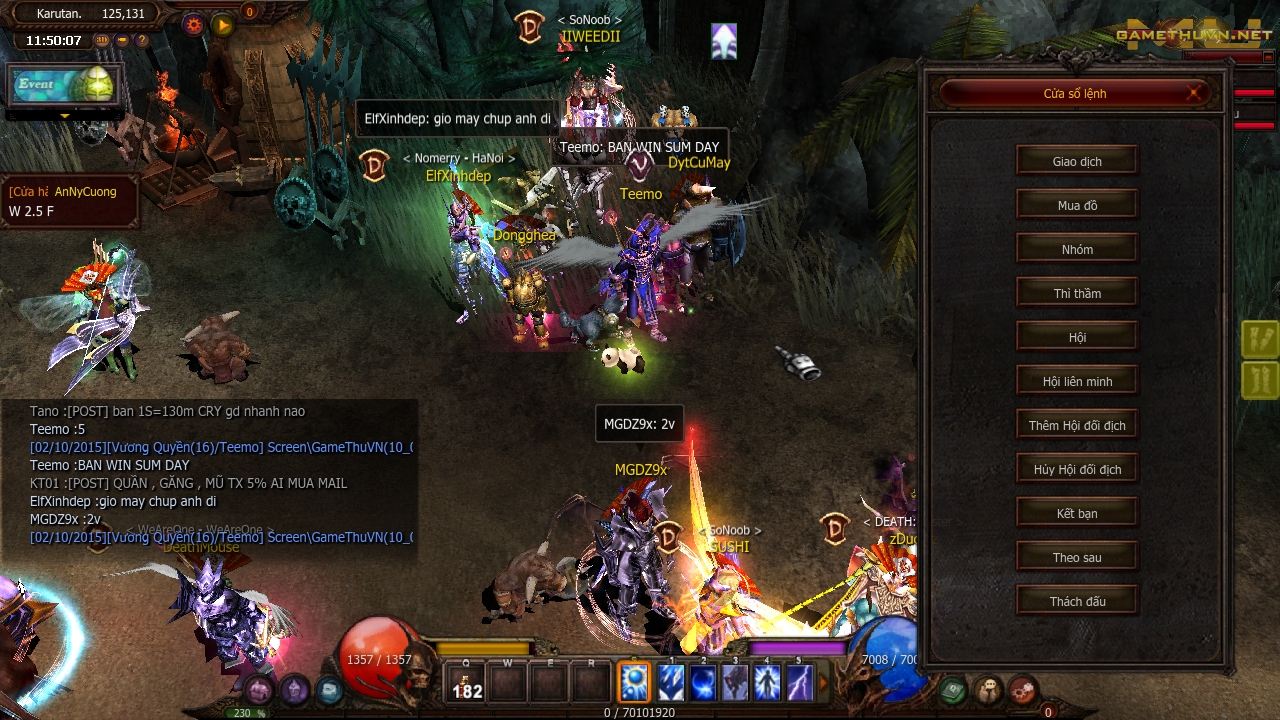This screenshot has height=720, width=1280.
Task: Select "Hội" in the command window
Action: point(1076,336)
